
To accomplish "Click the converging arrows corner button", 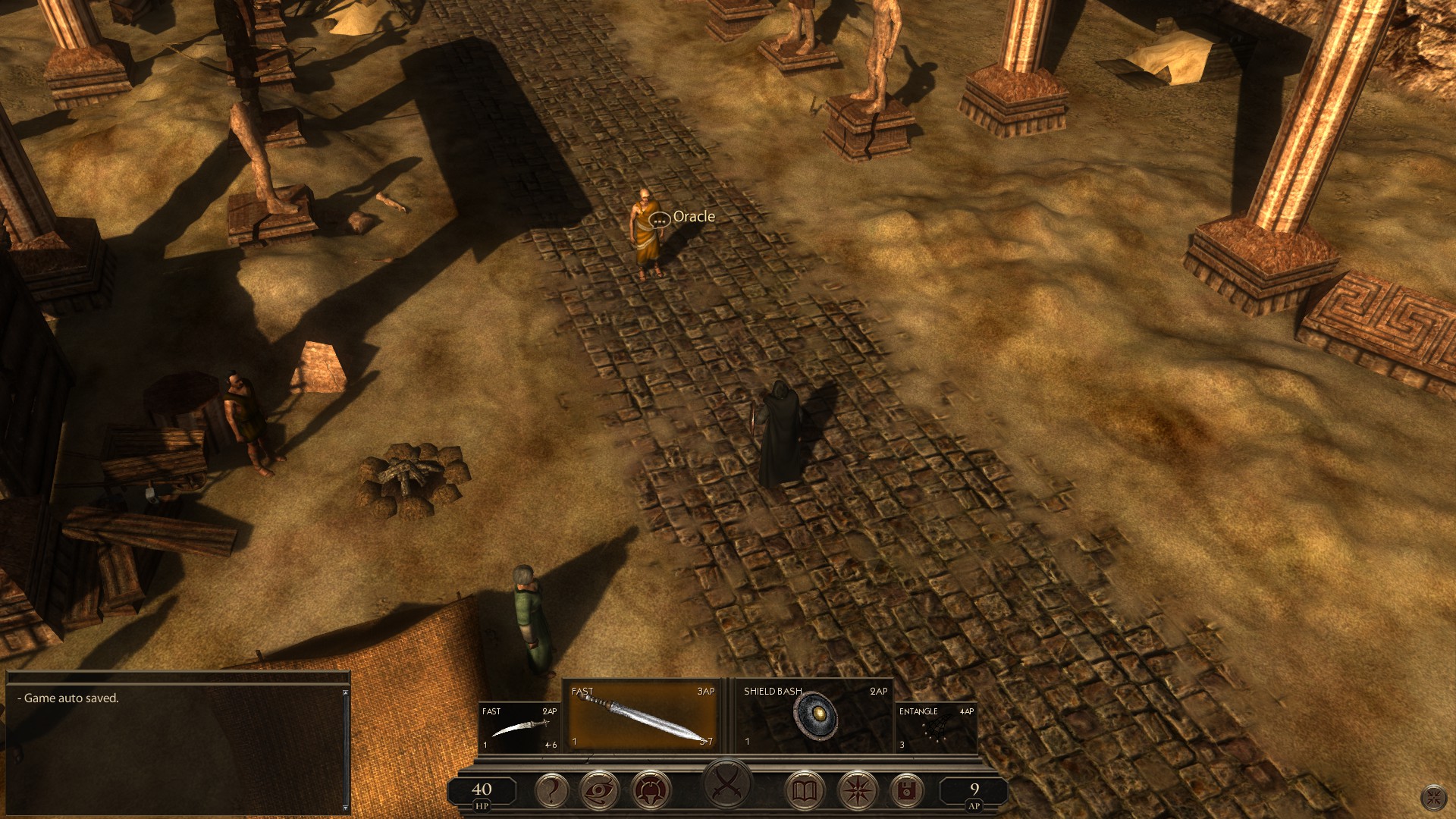I will 1434,797.
